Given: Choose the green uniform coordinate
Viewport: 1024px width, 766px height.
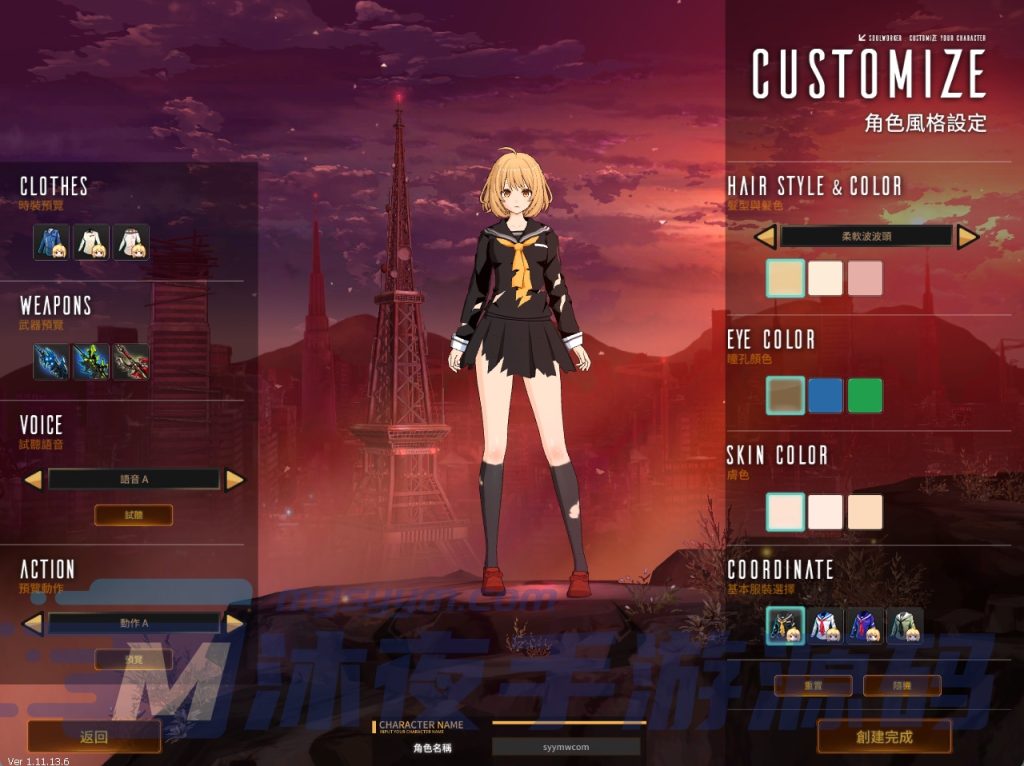Looking at the screenshot, I should coord(904,626).
